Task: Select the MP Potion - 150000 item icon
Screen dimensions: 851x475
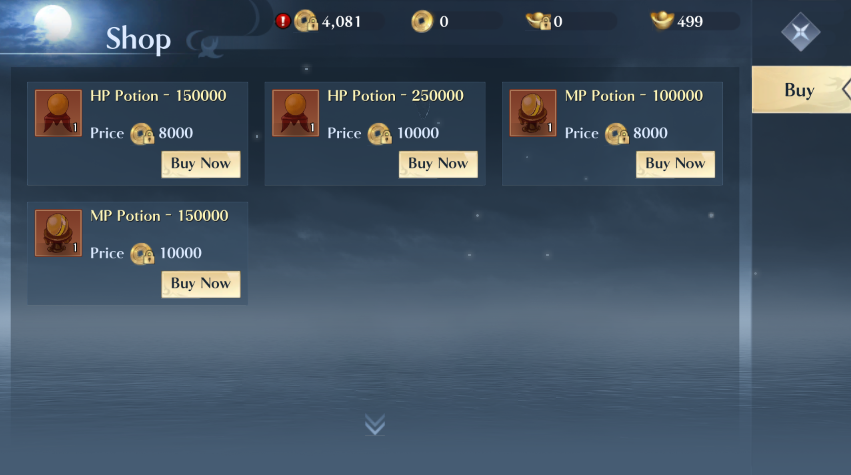Action: (58, 233)
